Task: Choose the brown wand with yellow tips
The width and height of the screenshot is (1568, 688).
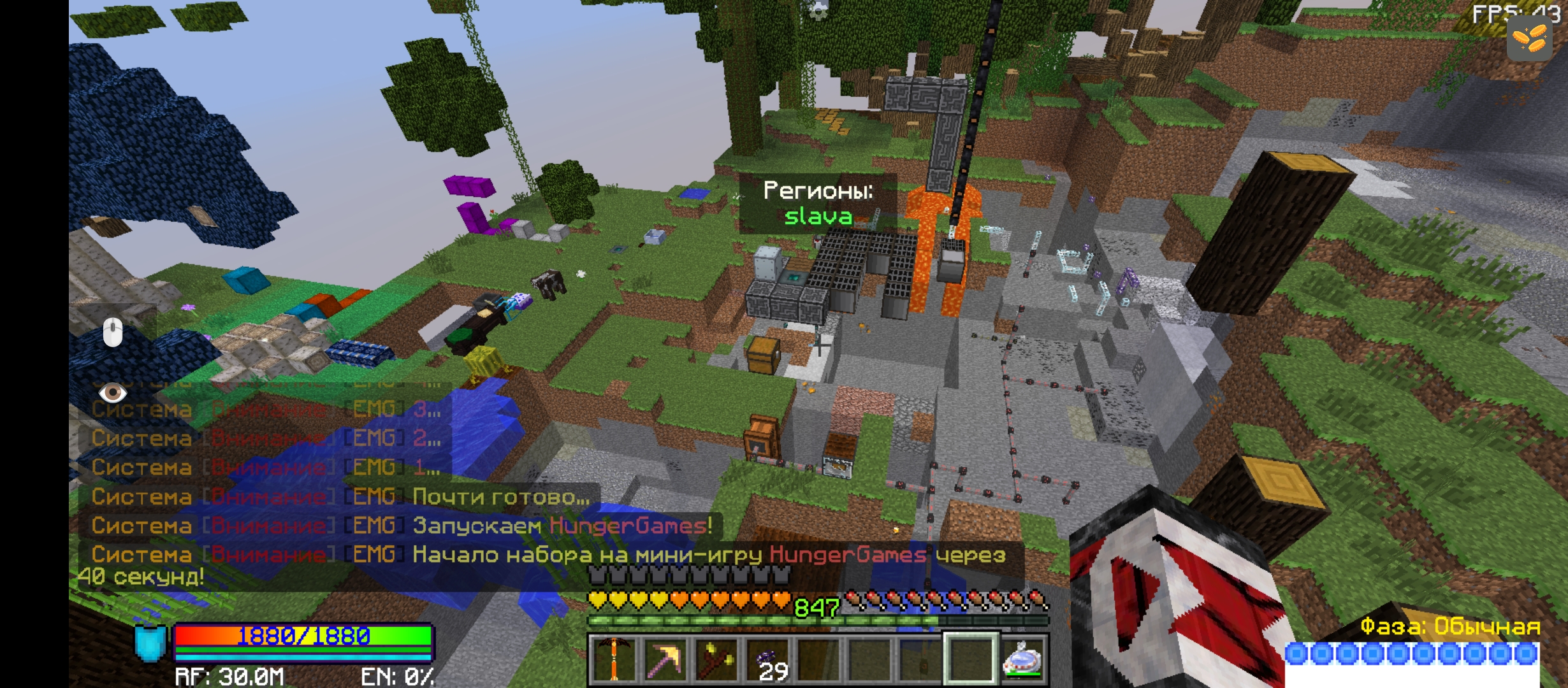Action: [x=716, y=659]
